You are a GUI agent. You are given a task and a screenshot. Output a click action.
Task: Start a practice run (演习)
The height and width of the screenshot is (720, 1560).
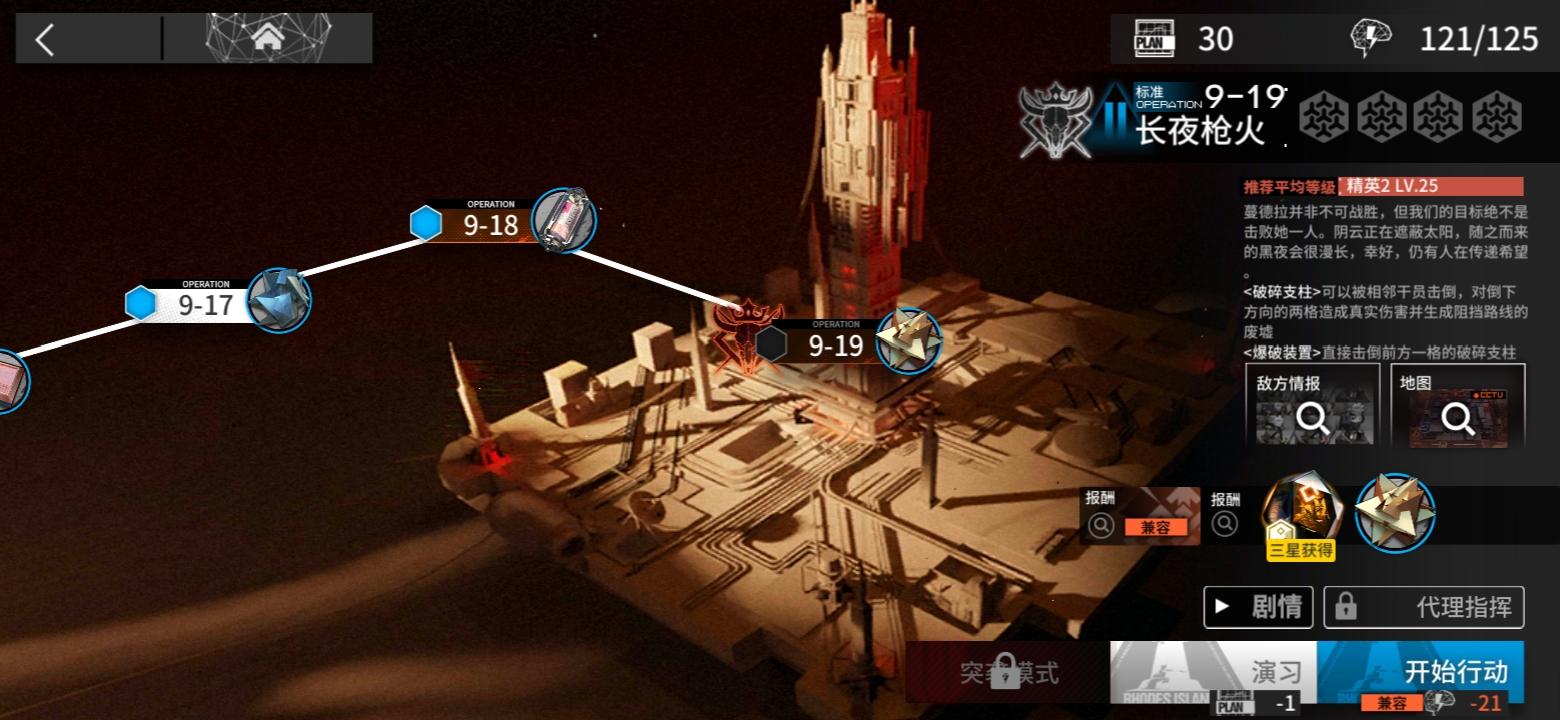point(1213,672)
